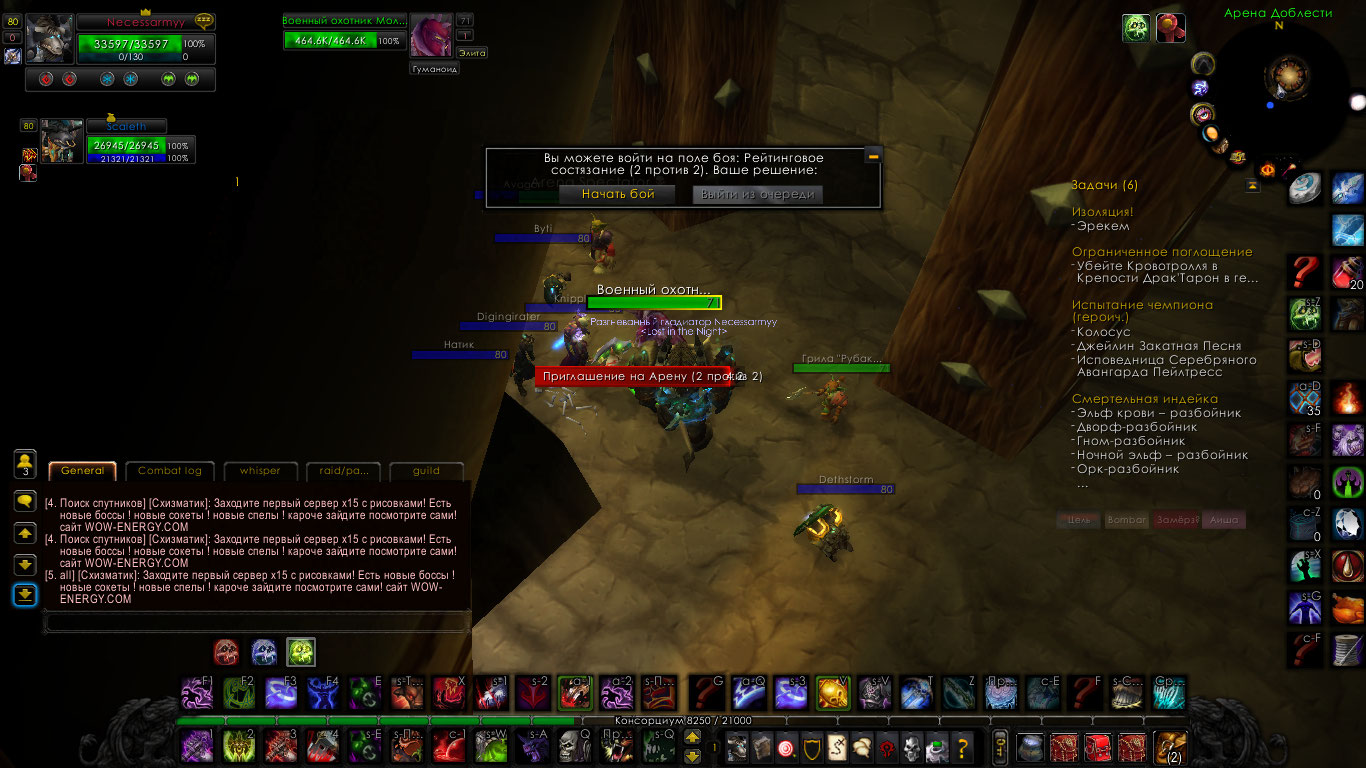This screenshot has width=1366, height=768.
Task: Target the Scareth party member frame
Action: (126, 127)
